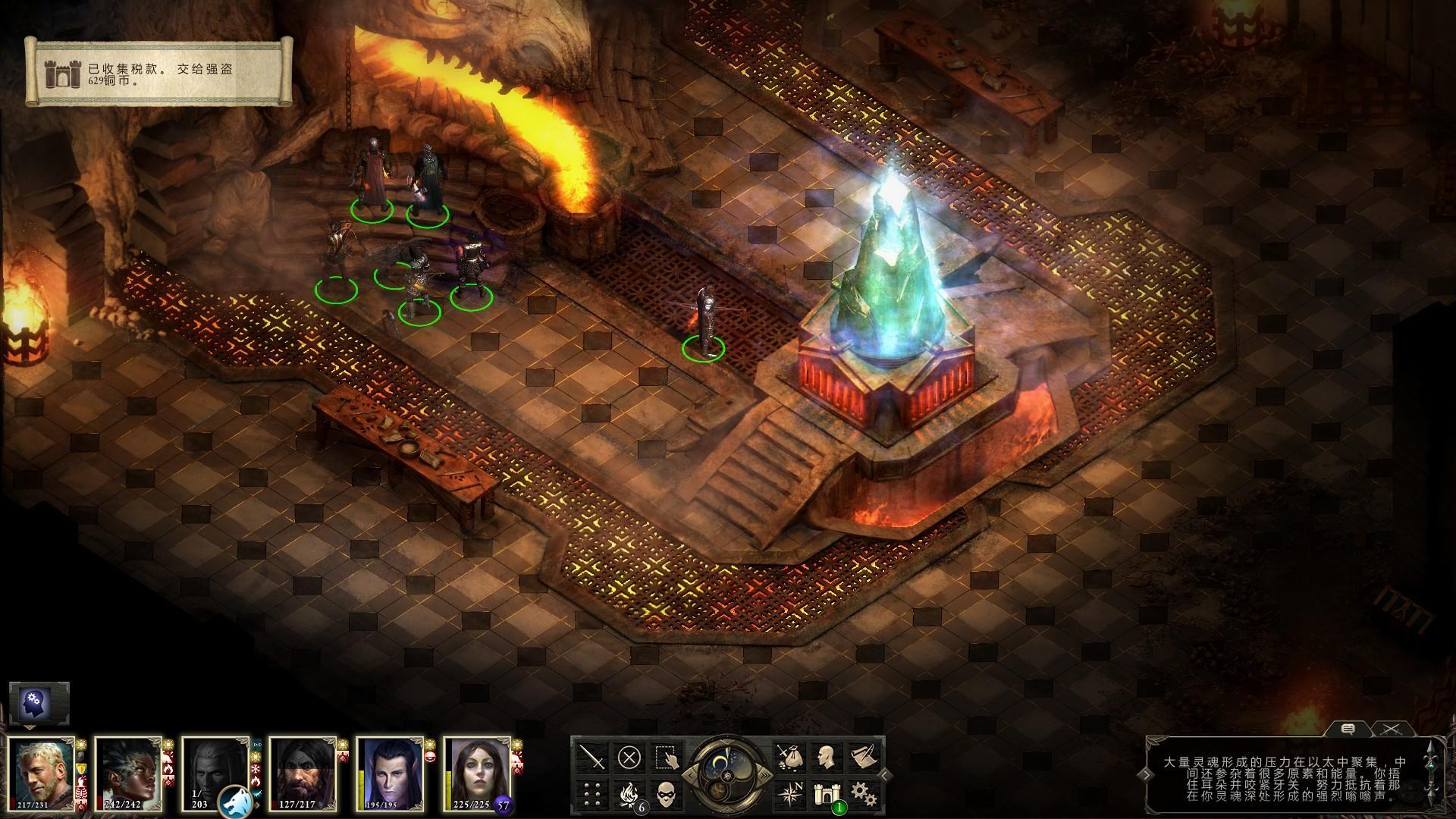Select the feathered dark-skinned character portrait
Viewport: 1456px width, 819px height.
click(127, 775)
